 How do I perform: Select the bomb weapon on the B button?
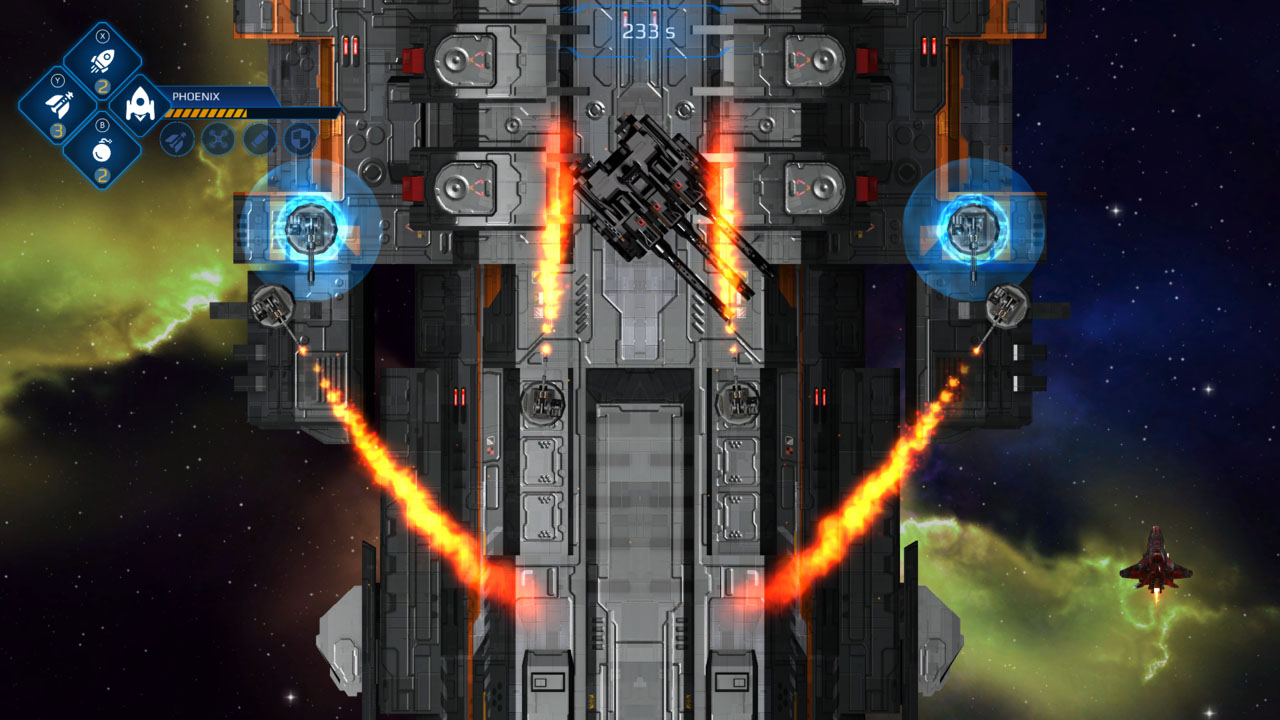100,151
